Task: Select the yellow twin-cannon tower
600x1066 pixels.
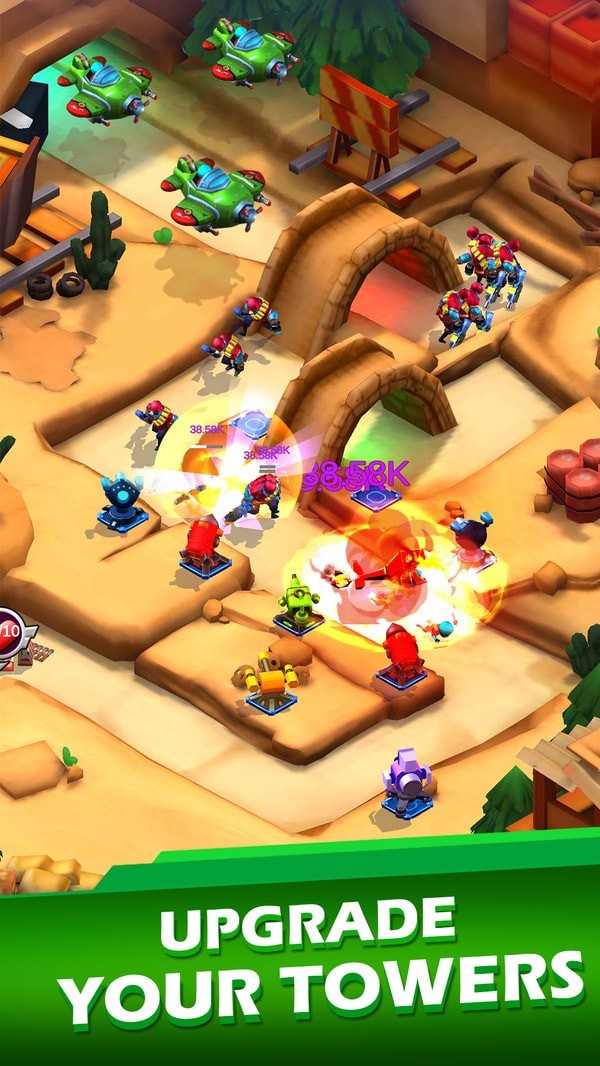Action: (x=270, y=682)
